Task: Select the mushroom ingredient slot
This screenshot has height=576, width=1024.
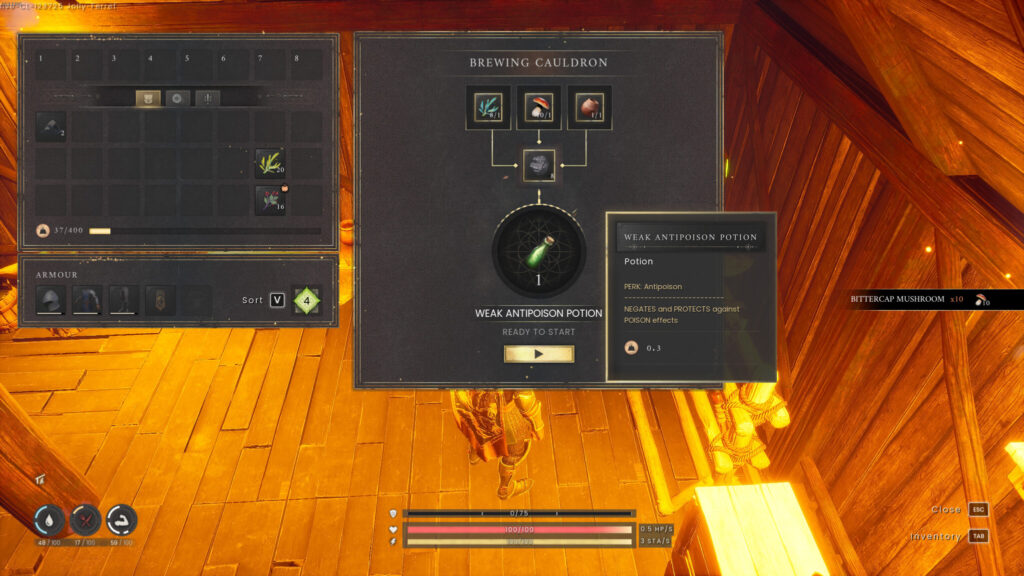Action: point(539,108)
